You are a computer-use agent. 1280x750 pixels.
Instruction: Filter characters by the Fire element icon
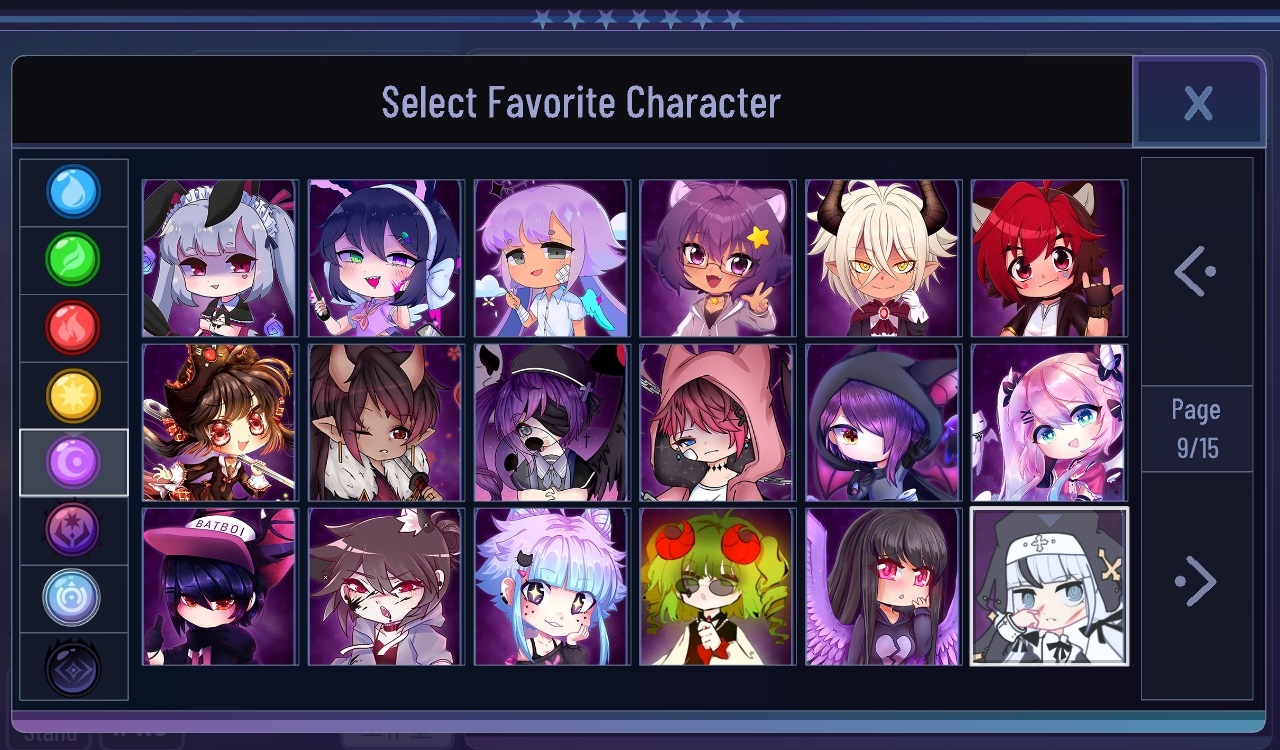point(73,327)
